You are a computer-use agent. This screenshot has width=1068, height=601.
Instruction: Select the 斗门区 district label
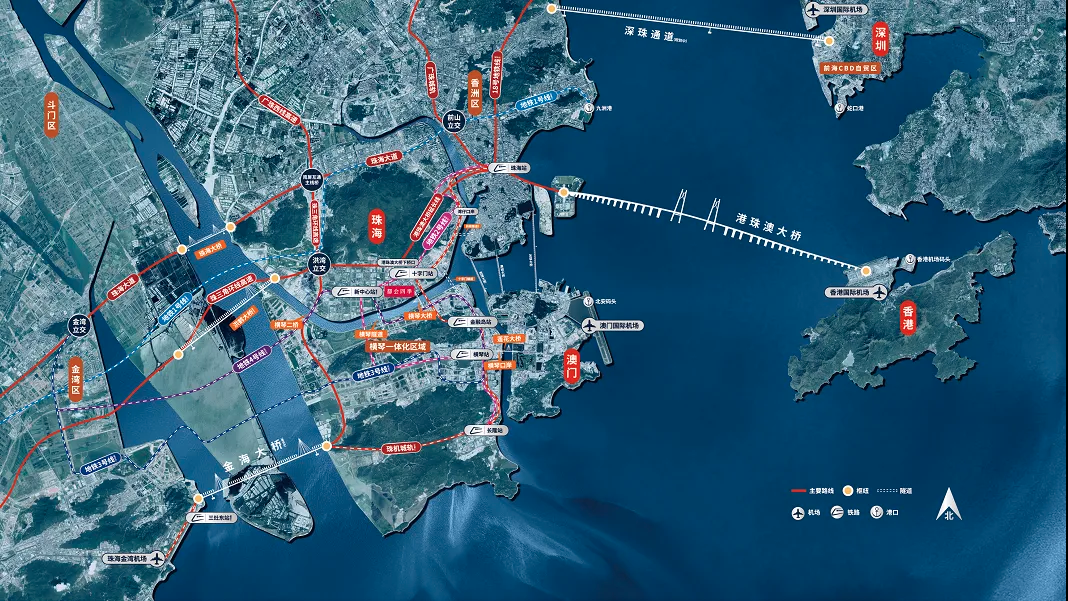51,115
